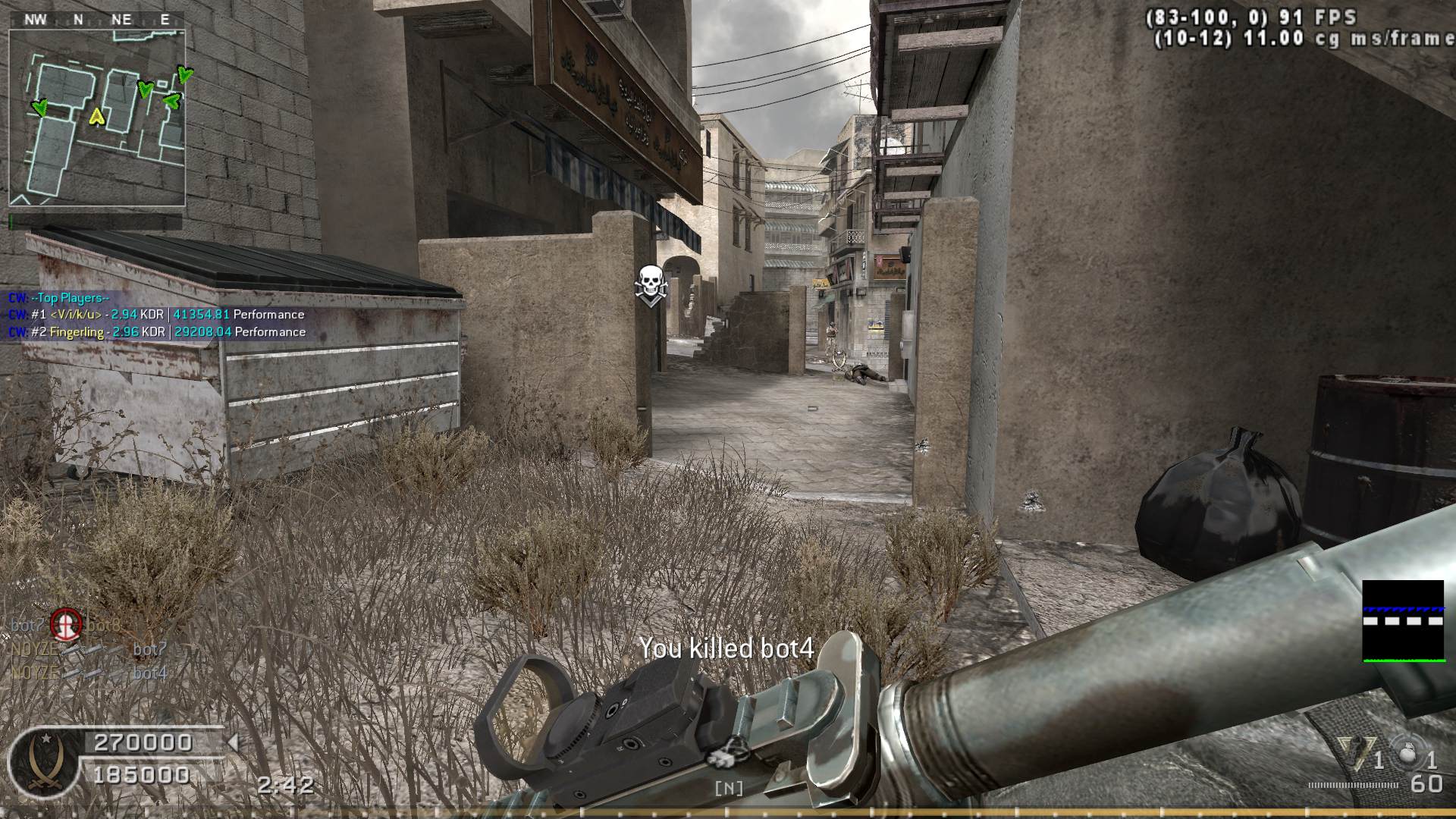Click the black lagometer graph box
Viewport: 1456px width, 819px height.
tap(1403, 621)
